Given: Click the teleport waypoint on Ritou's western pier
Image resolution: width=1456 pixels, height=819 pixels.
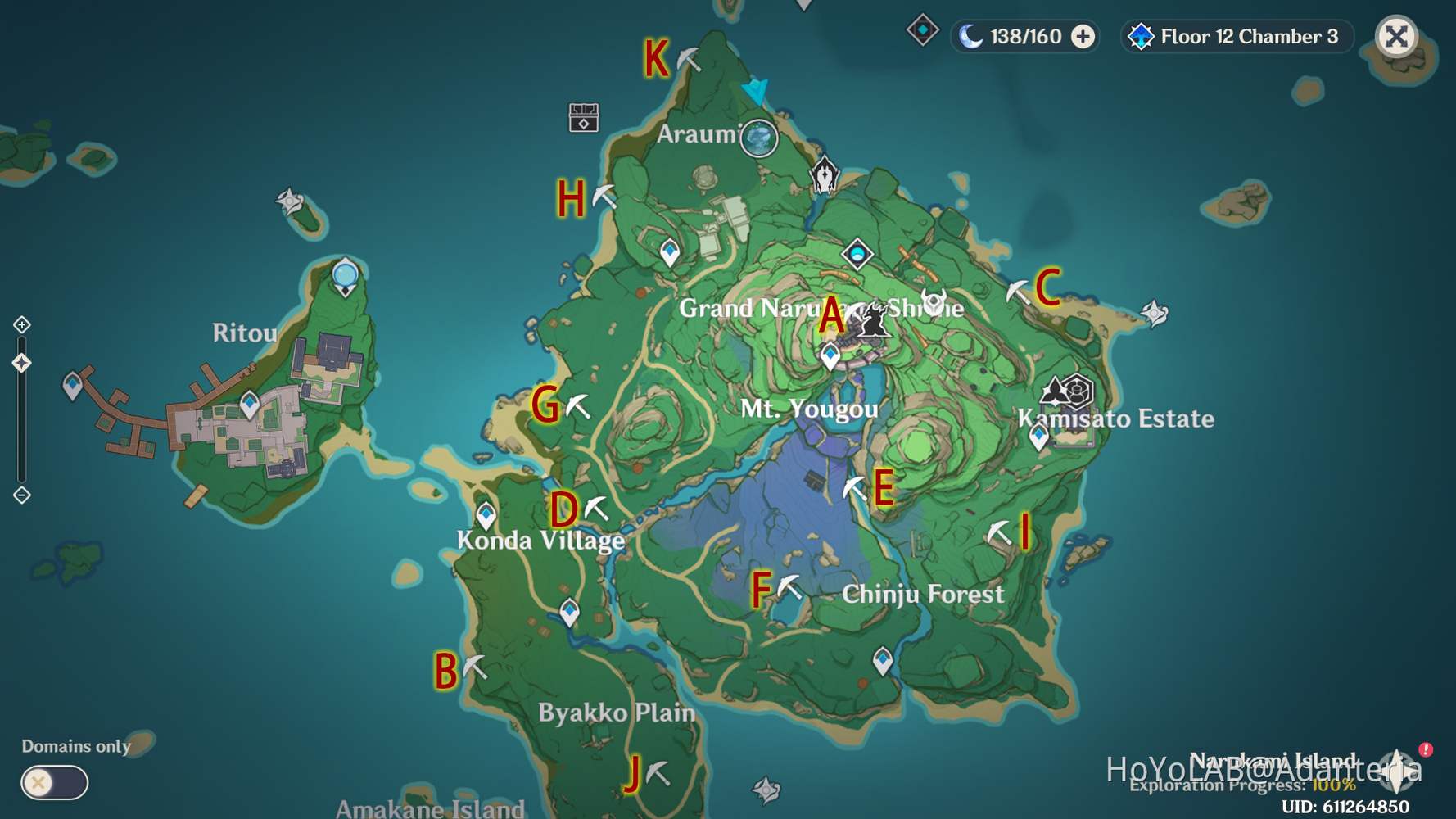Looking at the screenshot, I should click(x=74, y=383).
